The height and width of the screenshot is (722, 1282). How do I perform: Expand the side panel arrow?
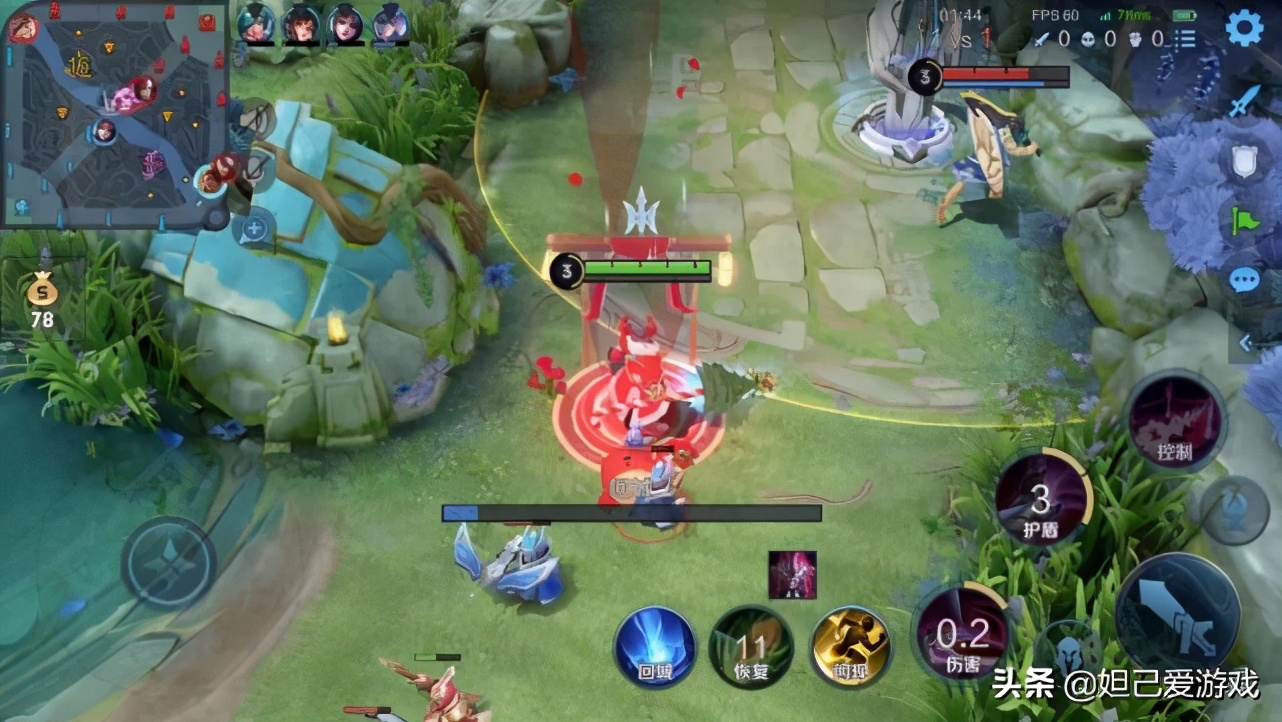[x=1246, y=343]
